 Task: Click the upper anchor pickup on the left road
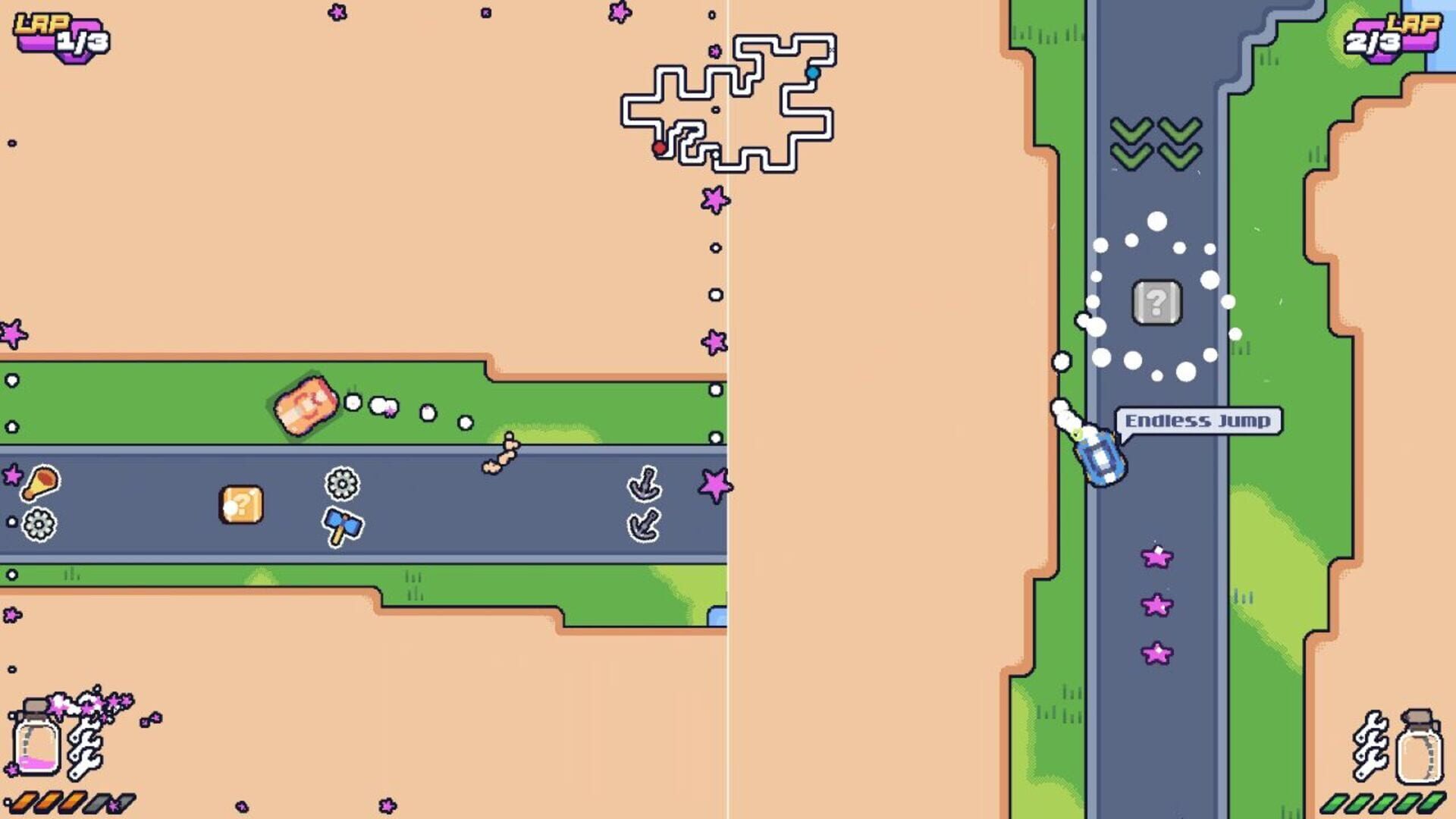[x=643, y=483]
